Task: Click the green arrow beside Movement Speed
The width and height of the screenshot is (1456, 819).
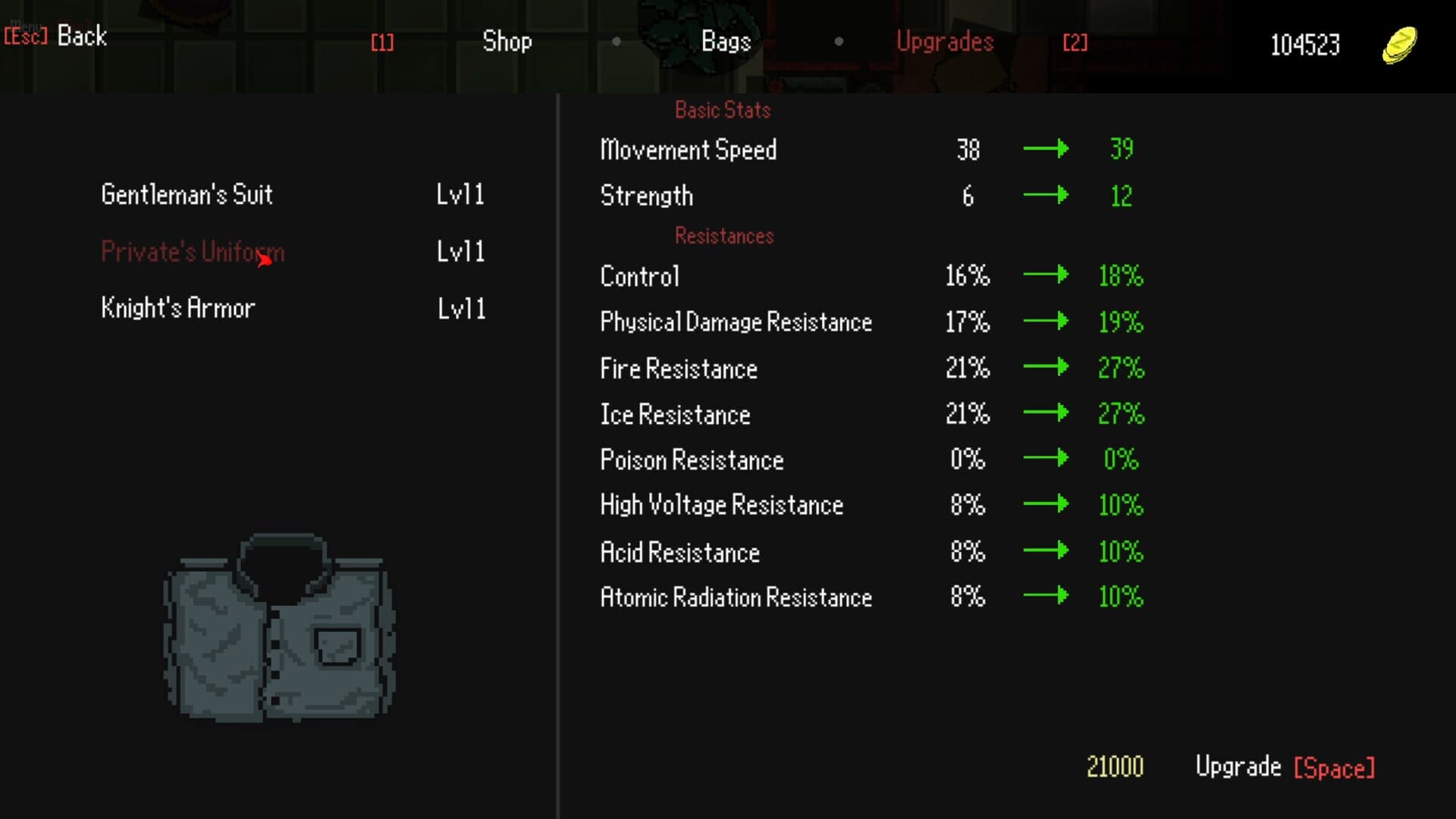Action: tap(1047, 149)
